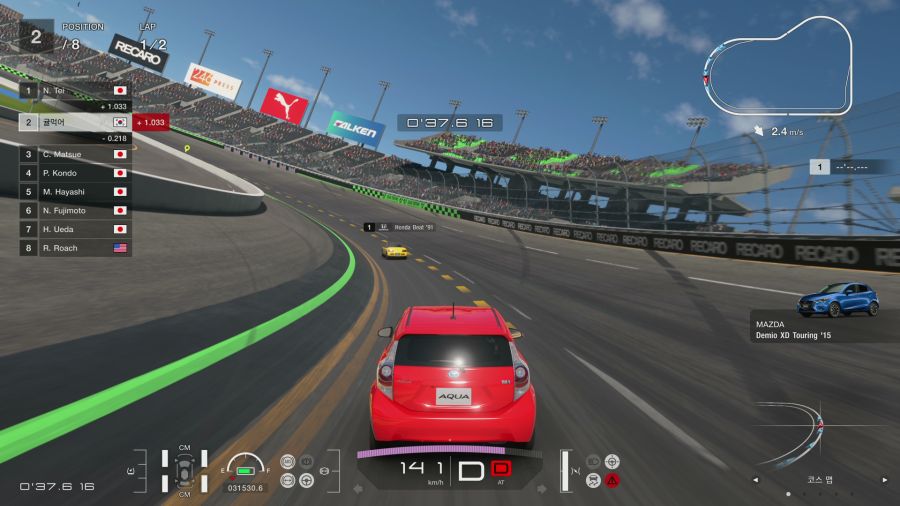
Task: Select R. Roach's leaderboard entry
Action: pos(75,247)
